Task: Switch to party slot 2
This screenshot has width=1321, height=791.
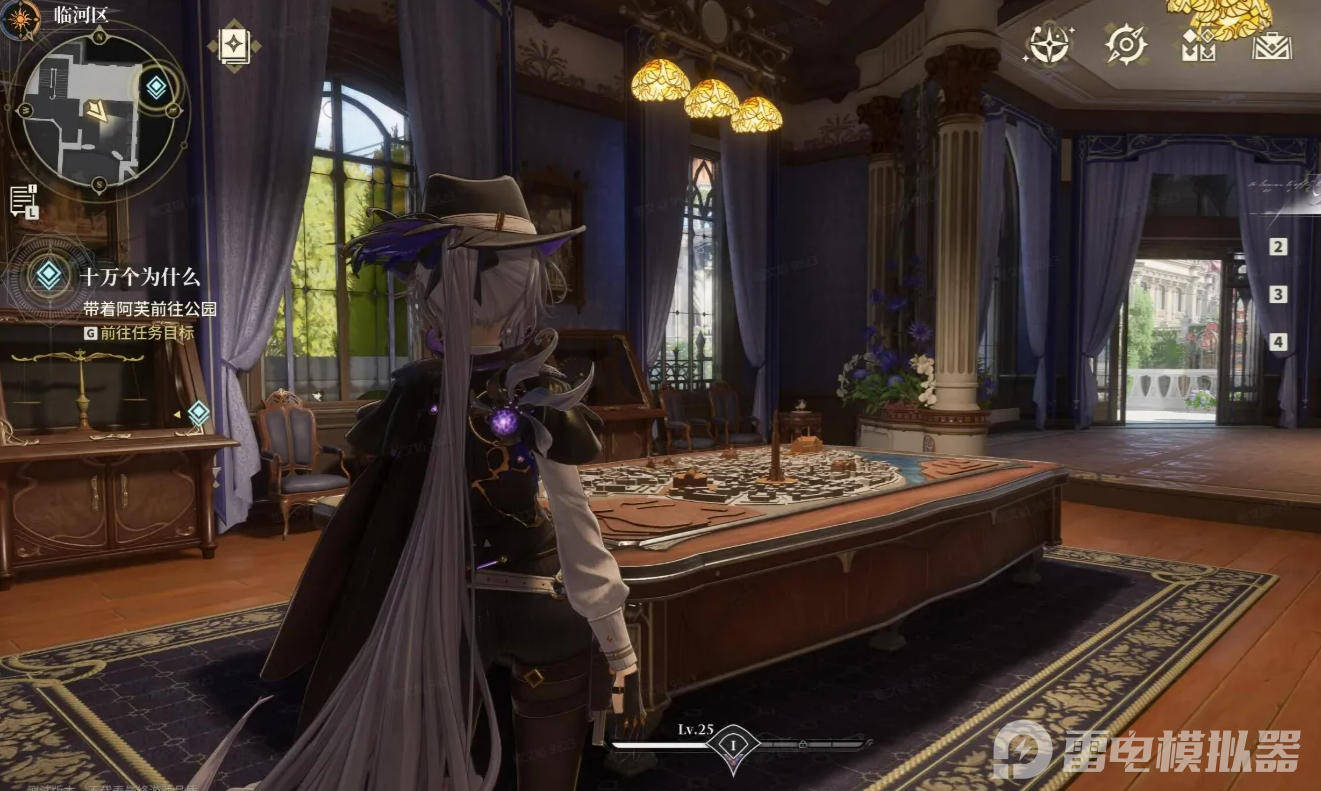Action: [x=1278, y=247]
